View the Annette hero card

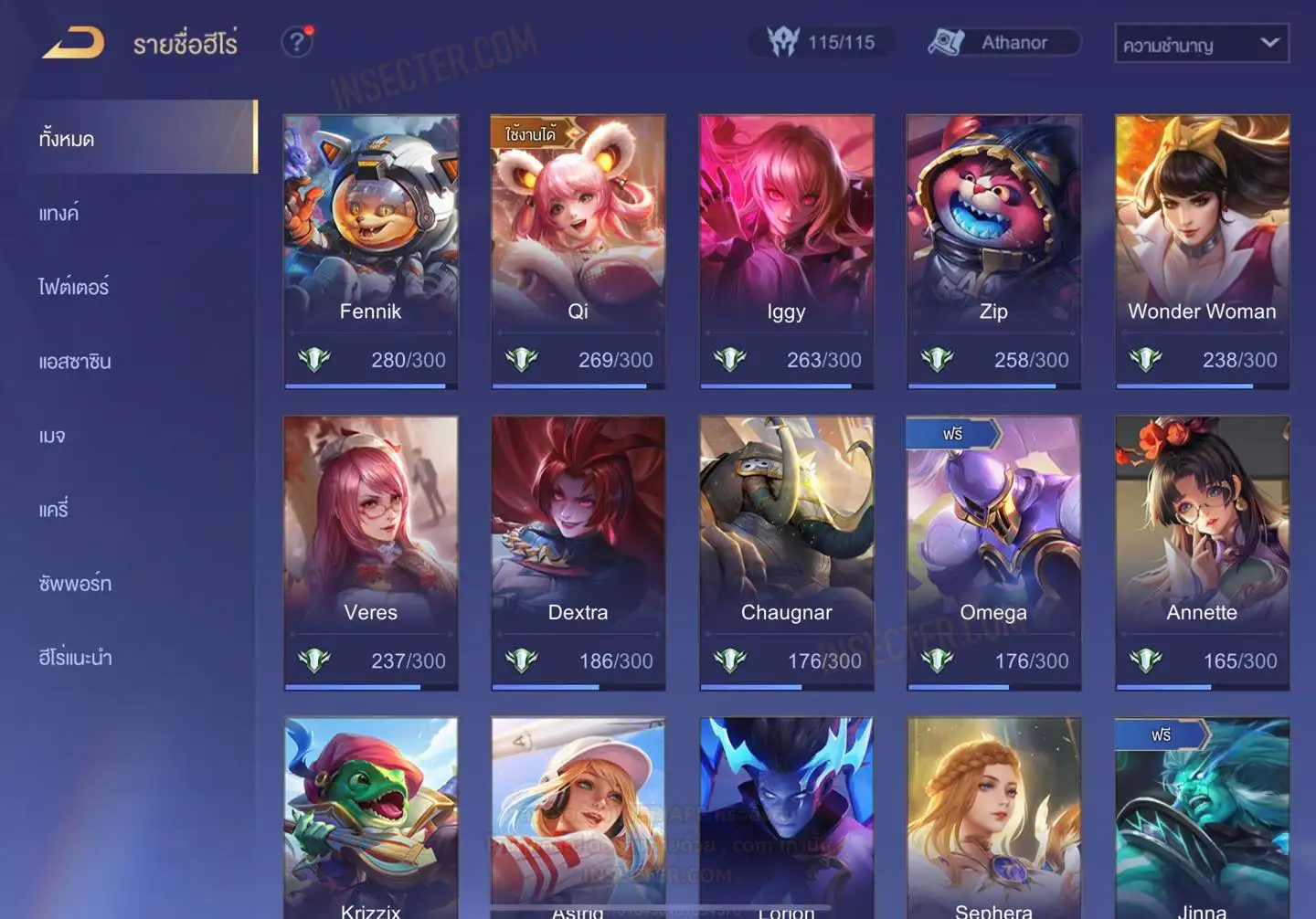pos(1202,552)
